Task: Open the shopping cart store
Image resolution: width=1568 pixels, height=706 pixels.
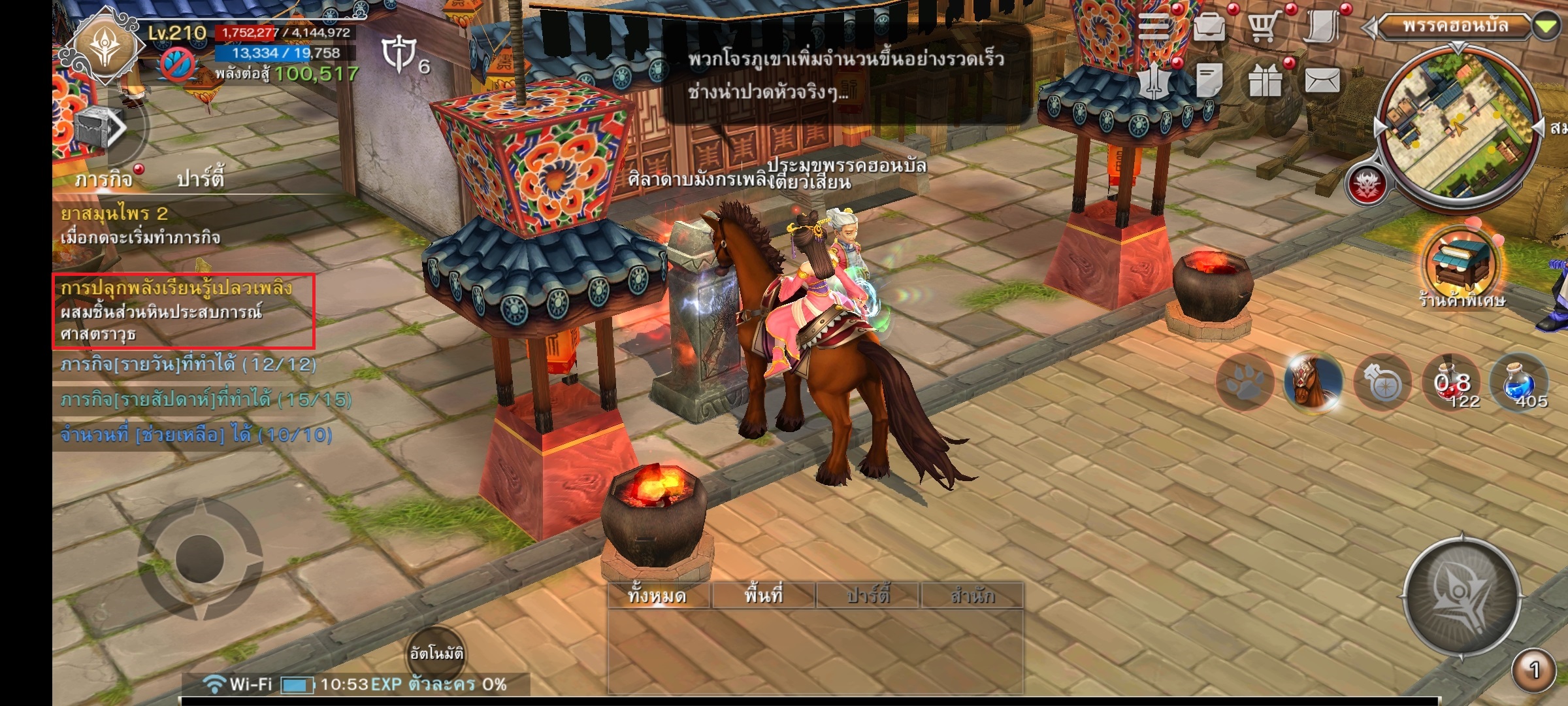Action: pyautogui.click(x=1264, y=27)
